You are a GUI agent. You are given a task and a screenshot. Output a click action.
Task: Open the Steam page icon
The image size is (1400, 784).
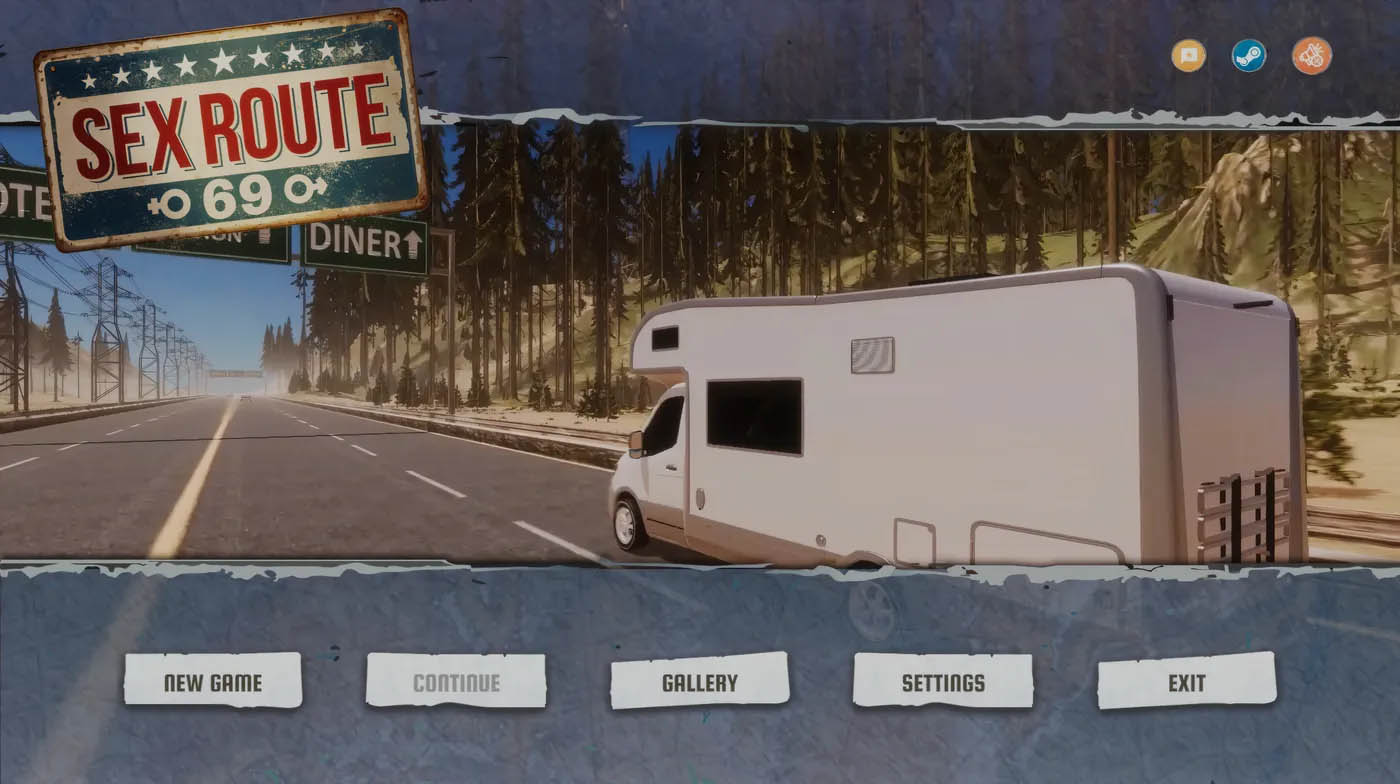[1248, 55]
